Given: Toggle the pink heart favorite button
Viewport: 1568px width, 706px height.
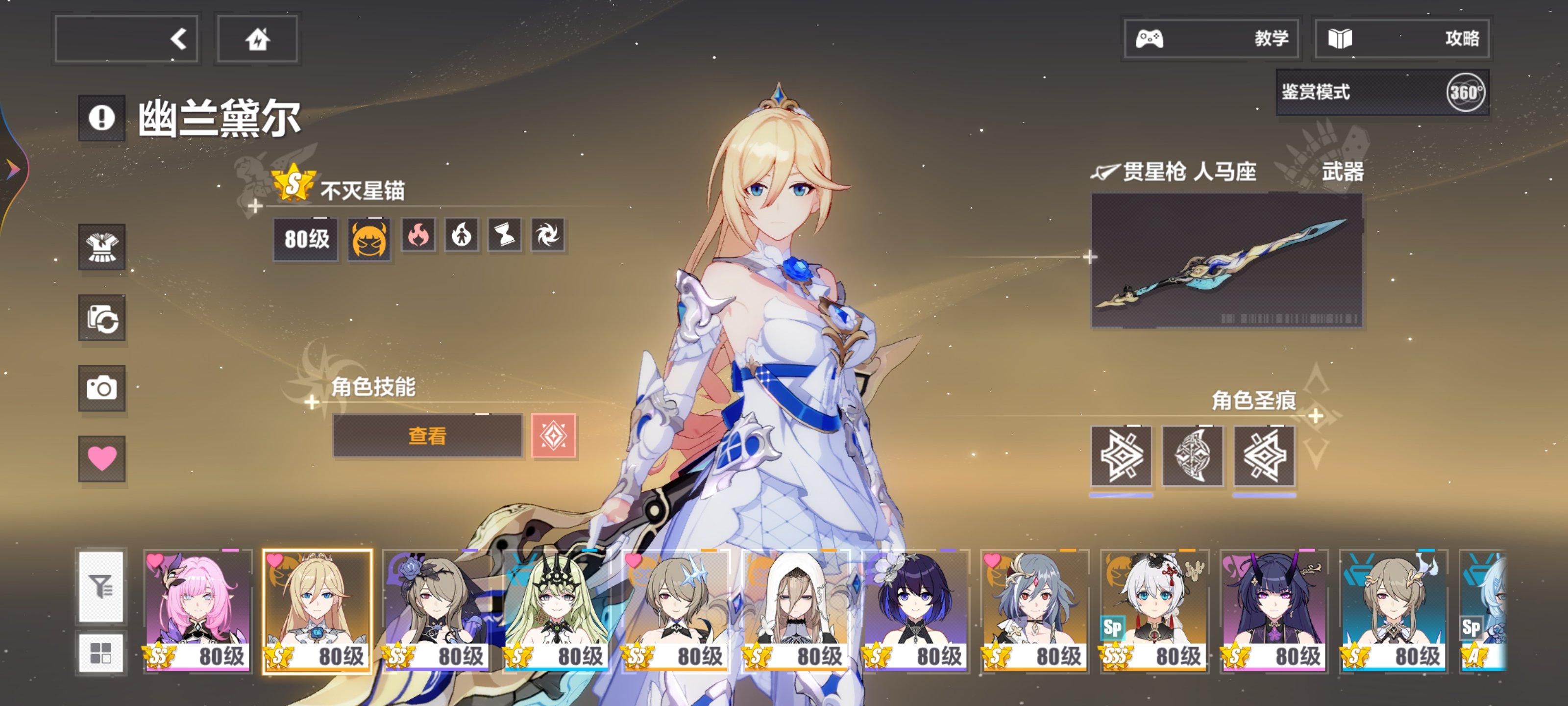Looking at the screenshot, I should click(x=101, y=458).
